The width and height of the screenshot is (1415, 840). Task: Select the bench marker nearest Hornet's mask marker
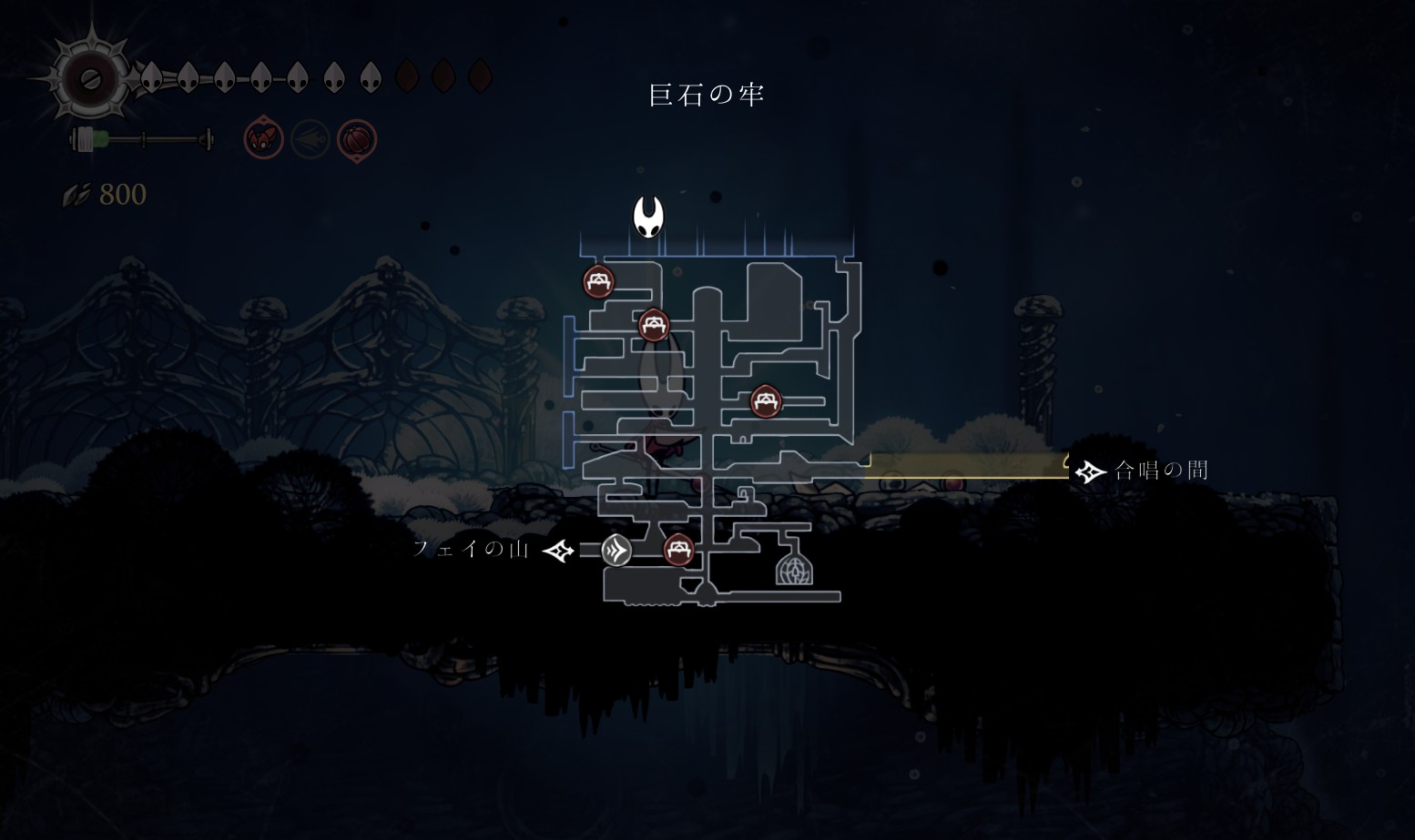598,282
